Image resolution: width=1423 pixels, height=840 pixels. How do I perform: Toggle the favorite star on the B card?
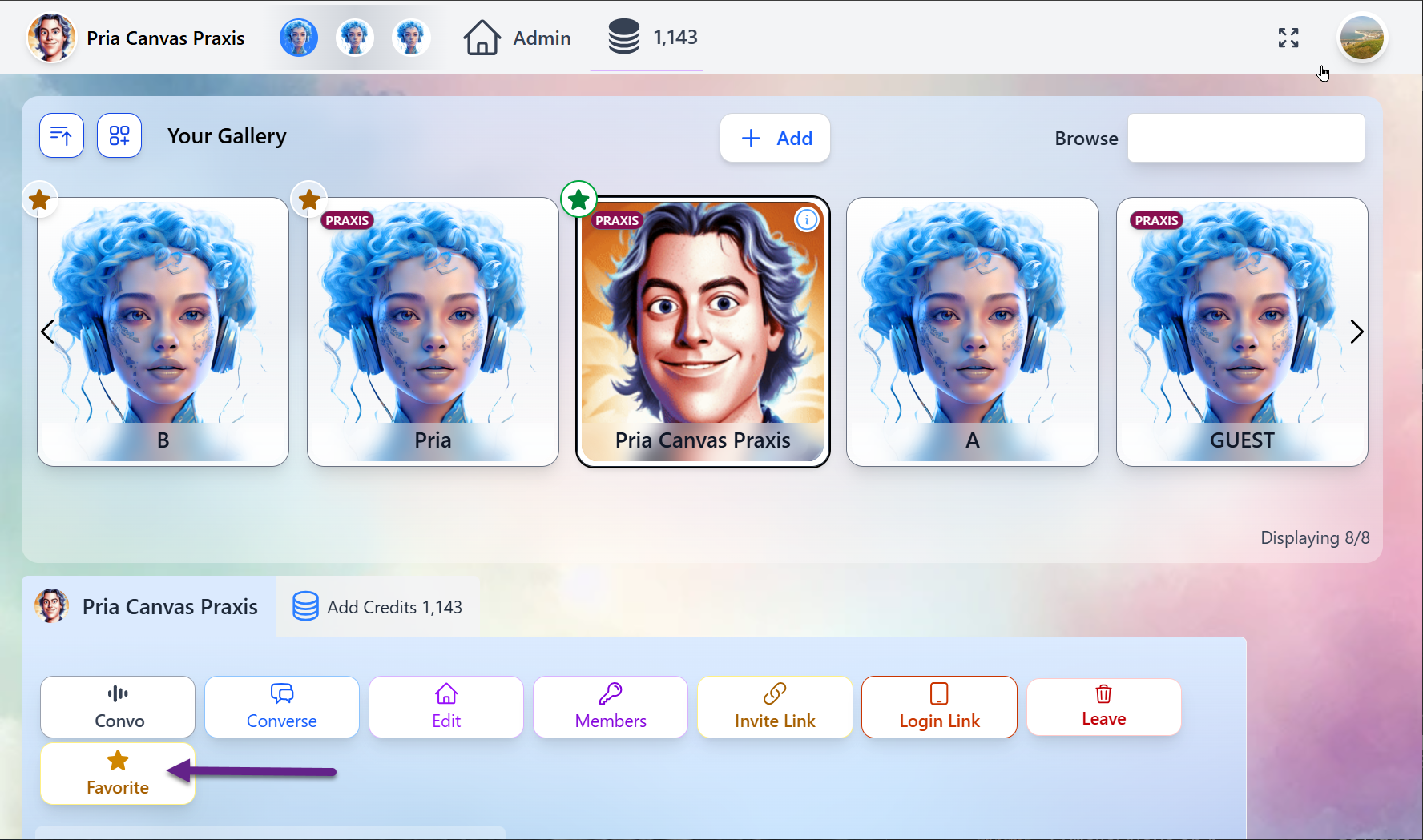(40, 199)
